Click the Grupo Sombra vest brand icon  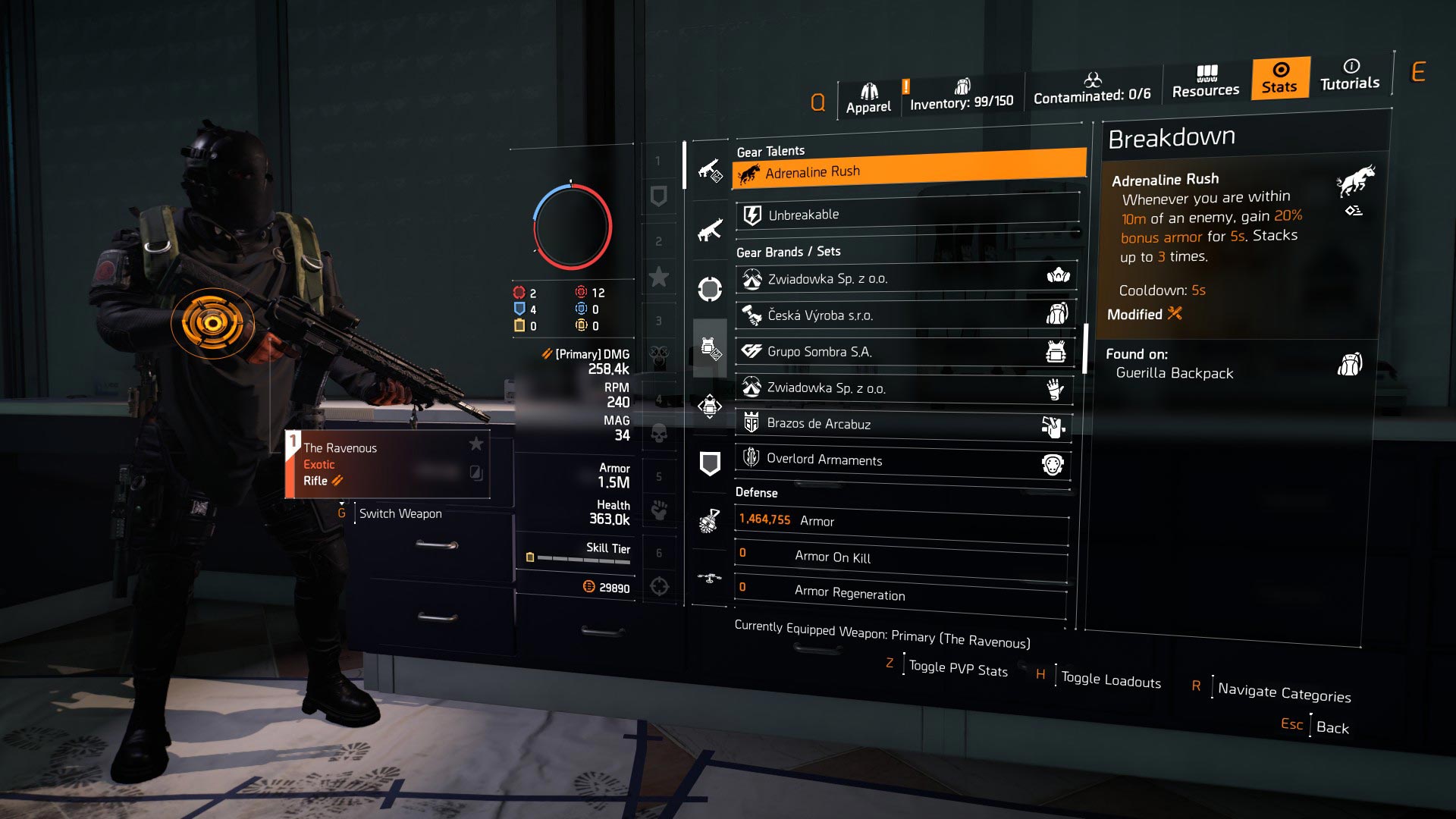1054,351
